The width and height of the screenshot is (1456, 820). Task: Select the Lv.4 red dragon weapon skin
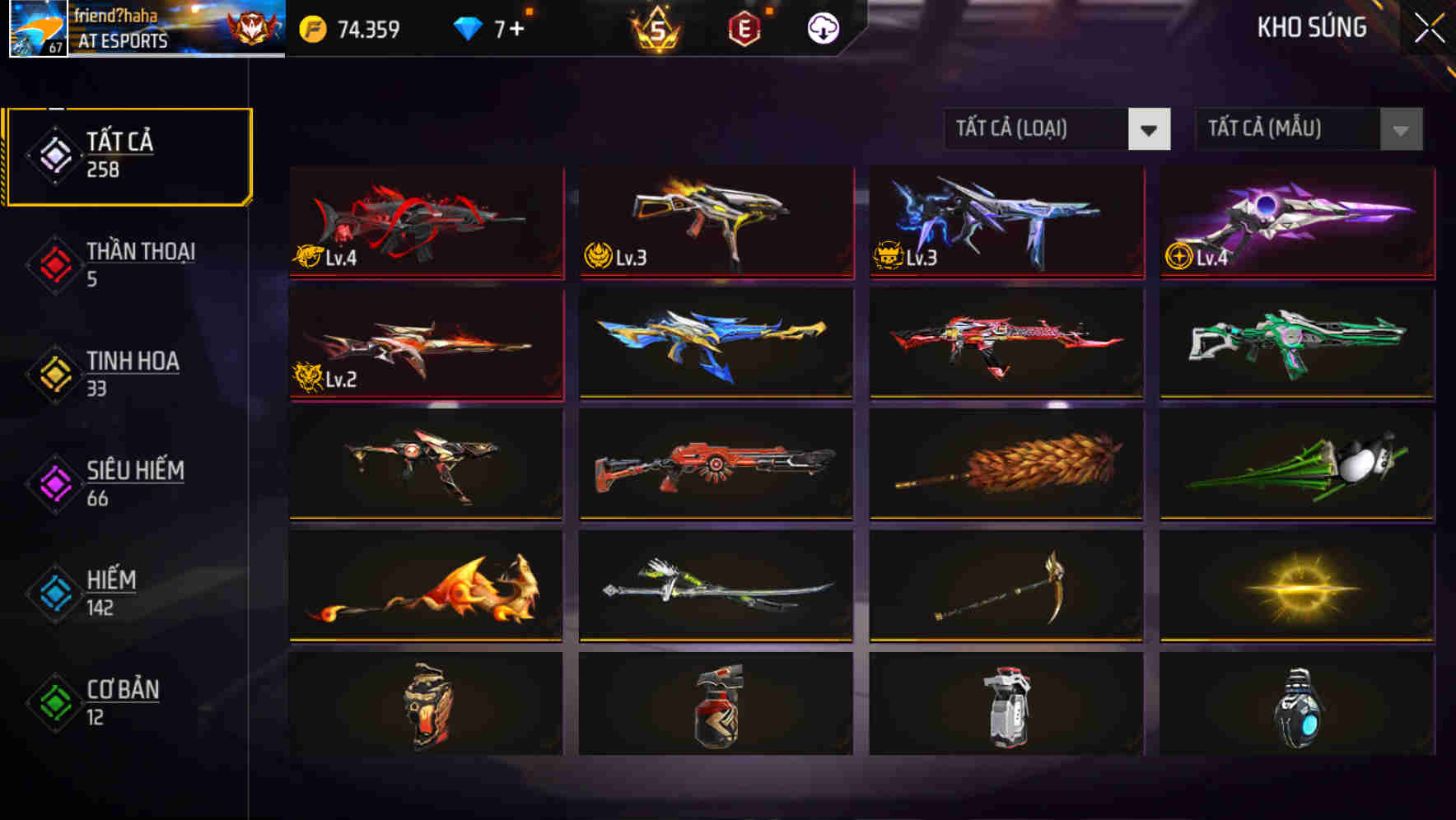[424, 222]
